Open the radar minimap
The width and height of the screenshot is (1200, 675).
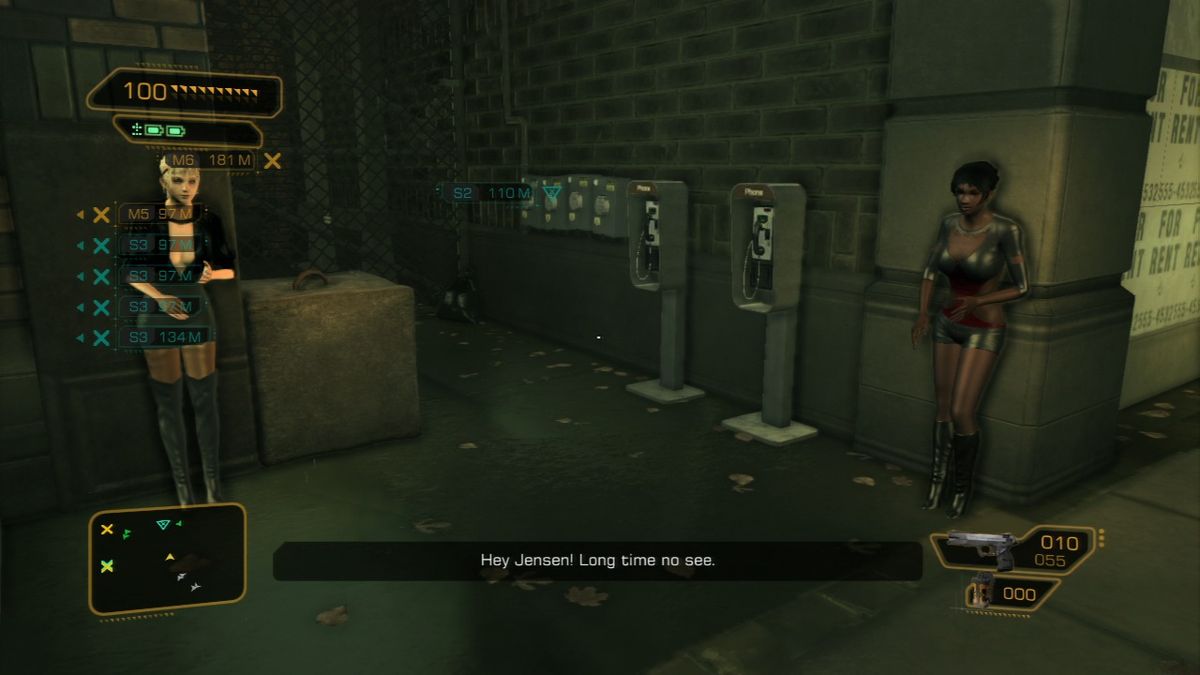pos(167,557)
